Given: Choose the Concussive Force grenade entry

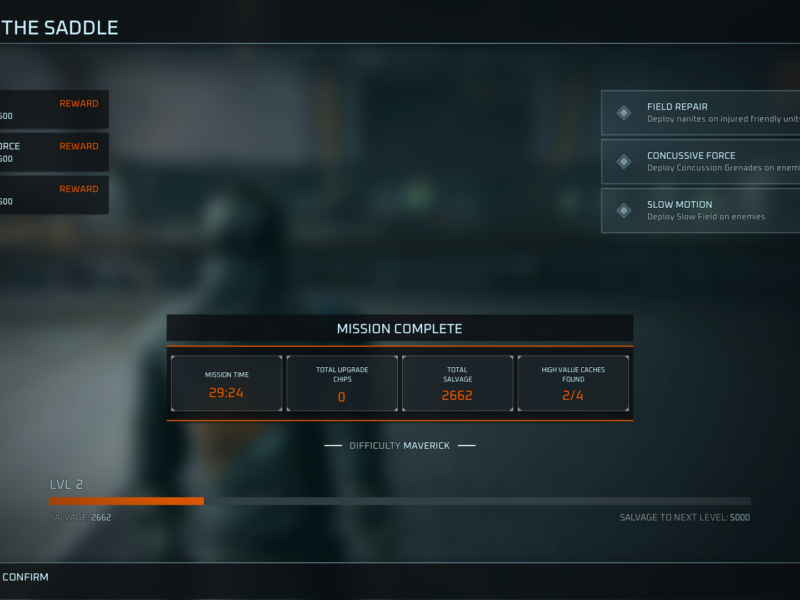Looking at the screenshot, I should point(700,161).
